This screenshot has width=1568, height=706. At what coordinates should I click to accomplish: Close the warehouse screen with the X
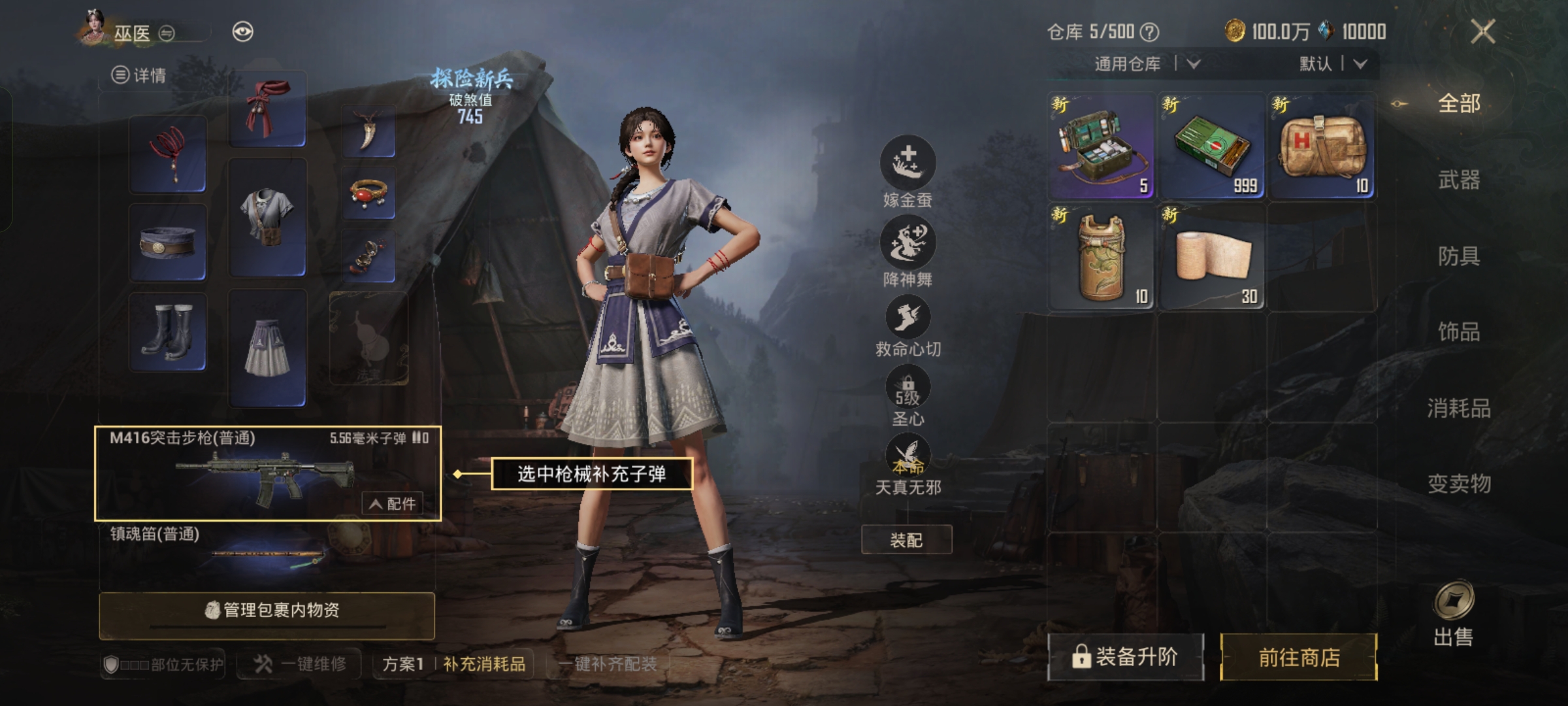1482,31
